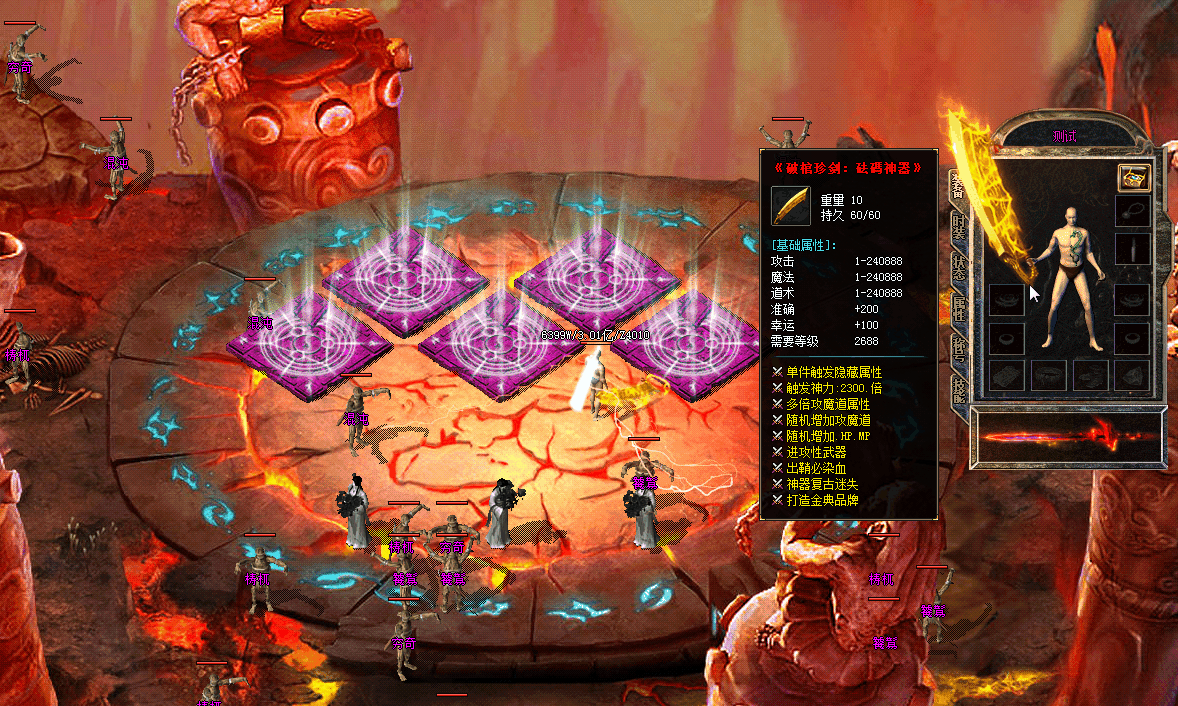
Task: Click the belt equipment slot
Action: pos(1048,375)
